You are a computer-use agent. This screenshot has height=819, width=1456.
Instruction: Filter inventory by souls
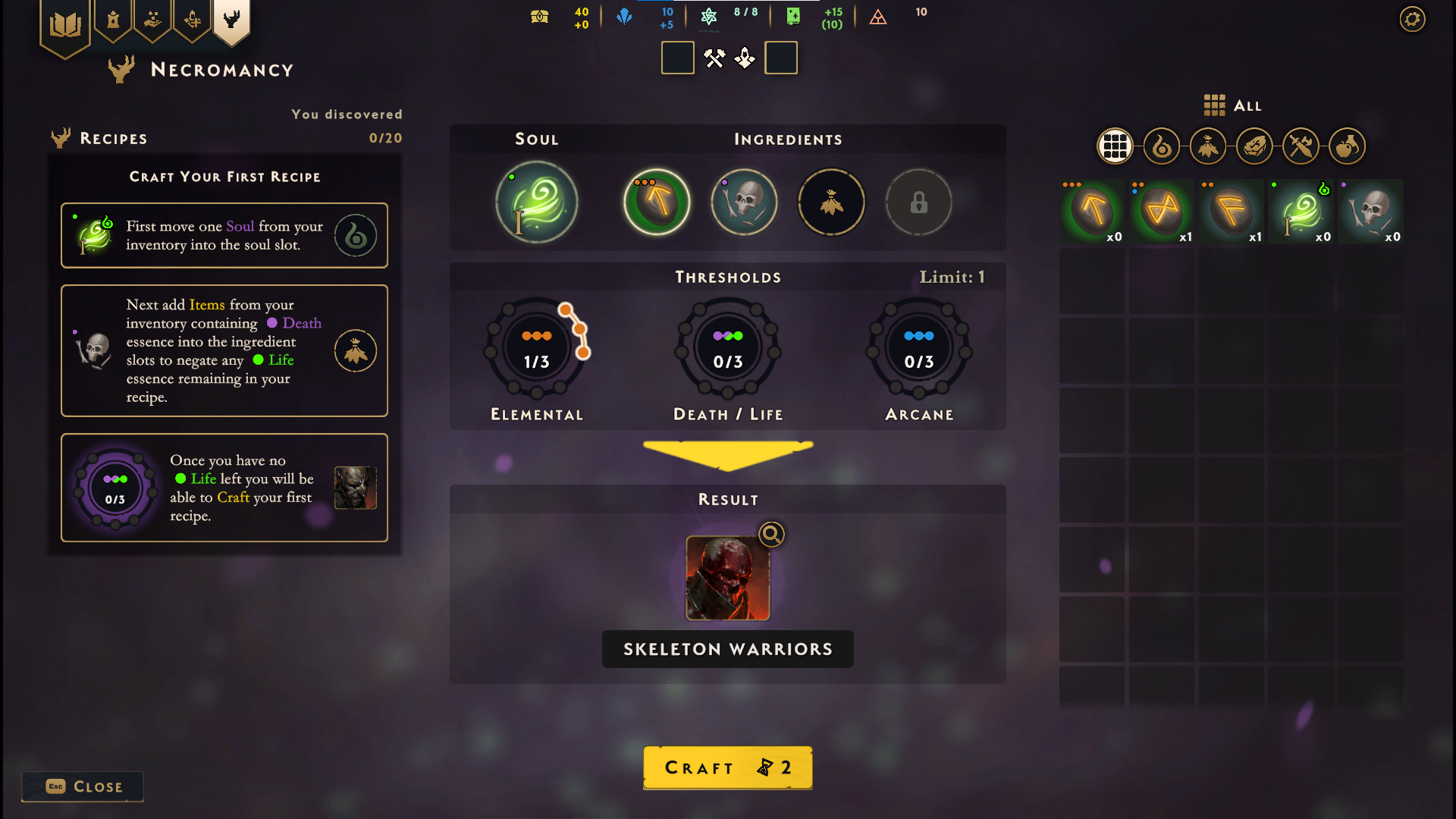coord(1162,146)
